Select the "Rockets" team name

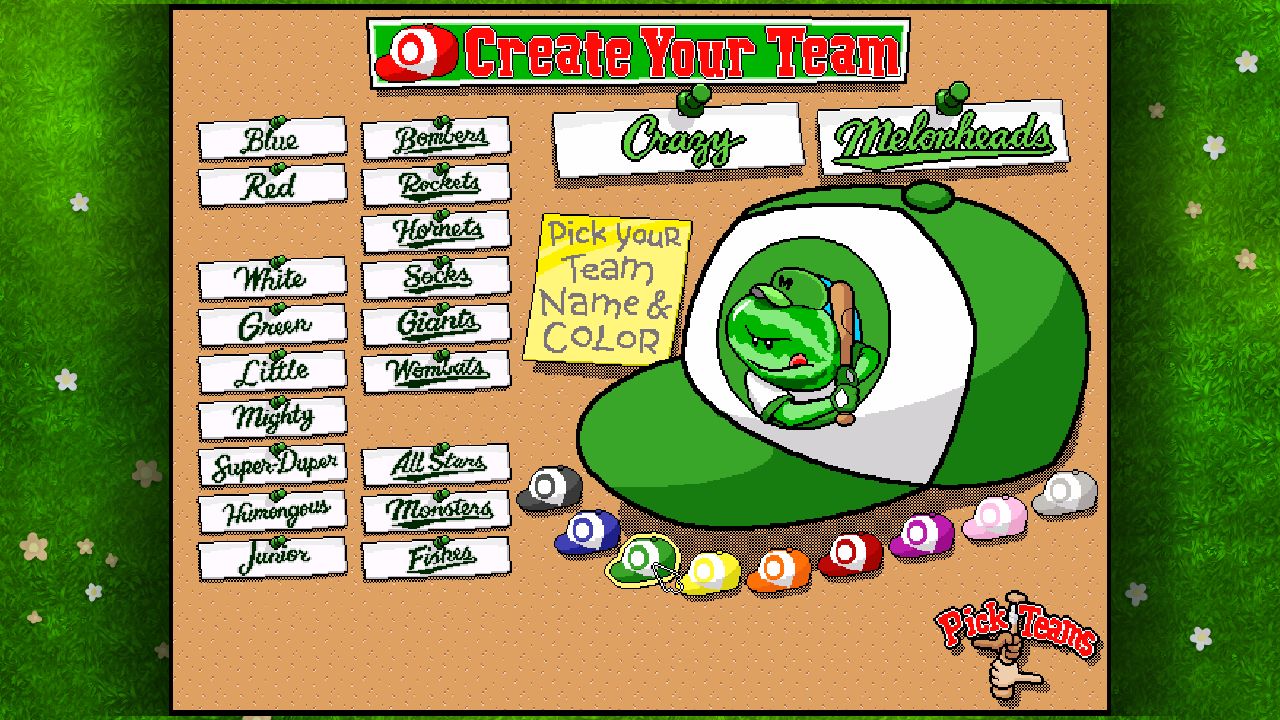point(437,185)
